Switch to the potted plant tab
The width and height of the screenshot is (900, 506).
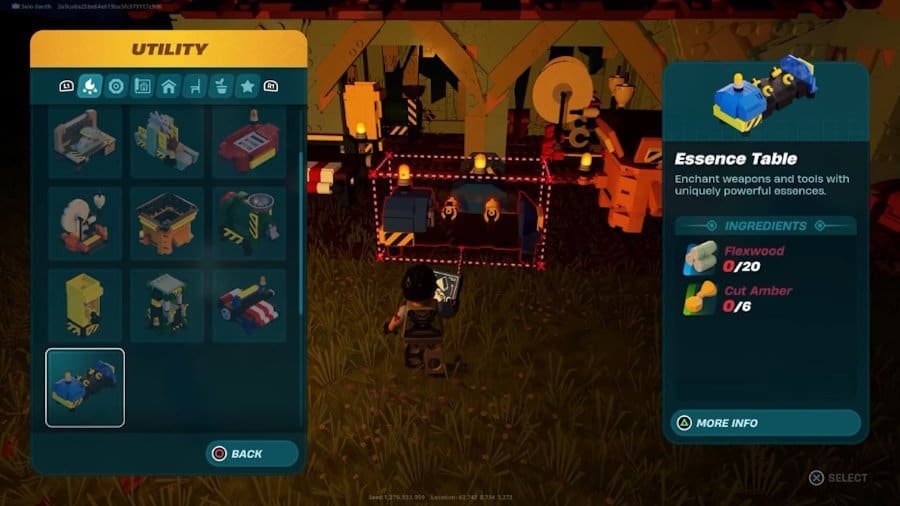[221, 86]
